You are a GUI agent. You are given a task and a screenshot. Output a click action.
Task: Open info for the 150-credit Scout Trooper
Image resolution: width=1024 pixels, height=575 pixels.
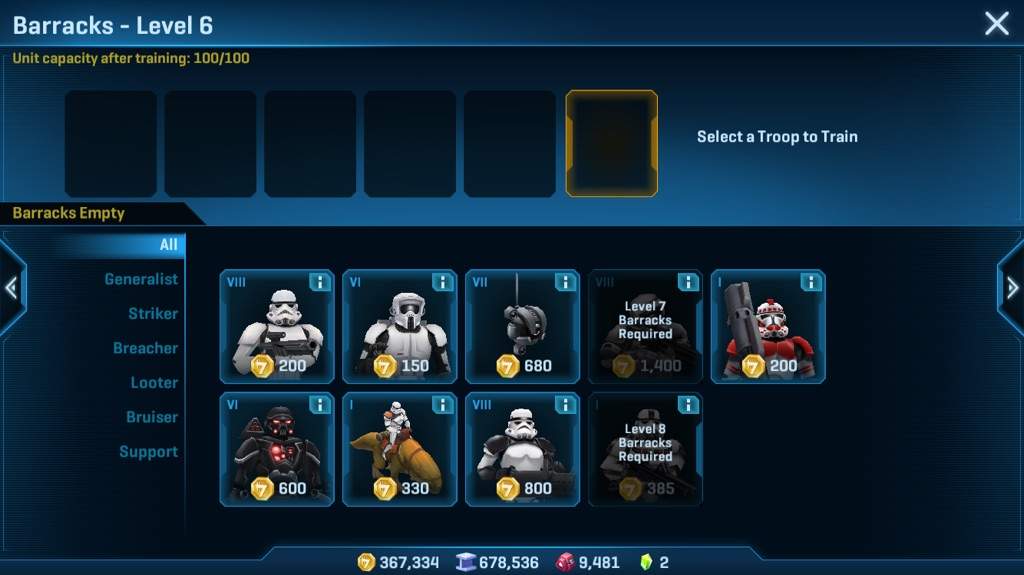[x=442, y=283]
